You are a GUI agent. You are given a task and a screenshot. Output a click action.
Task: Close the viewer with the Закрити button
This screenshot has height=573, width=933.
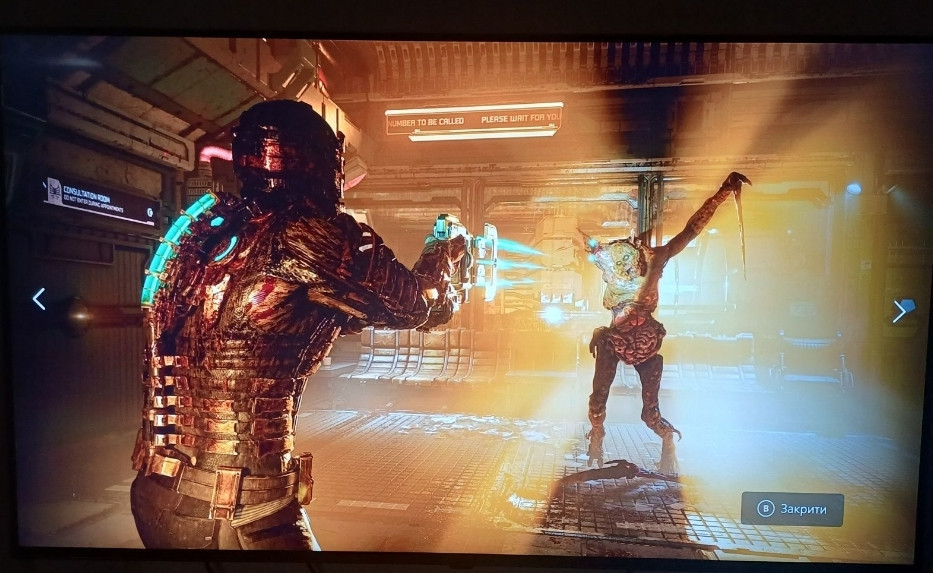click(x=792, y=509)
